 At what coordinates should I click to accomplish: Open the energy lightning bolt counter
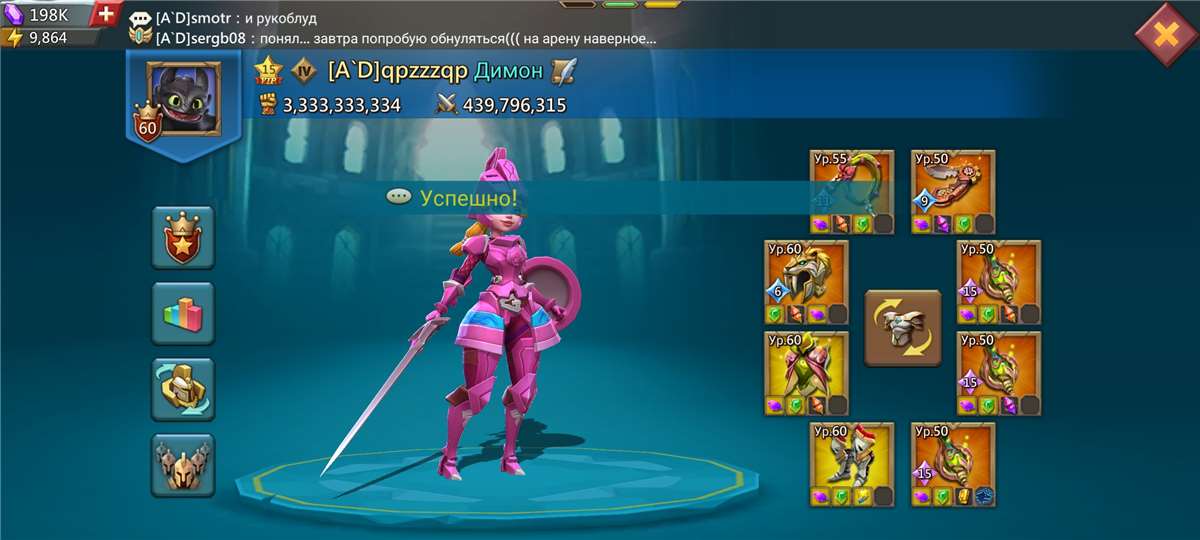45,38
